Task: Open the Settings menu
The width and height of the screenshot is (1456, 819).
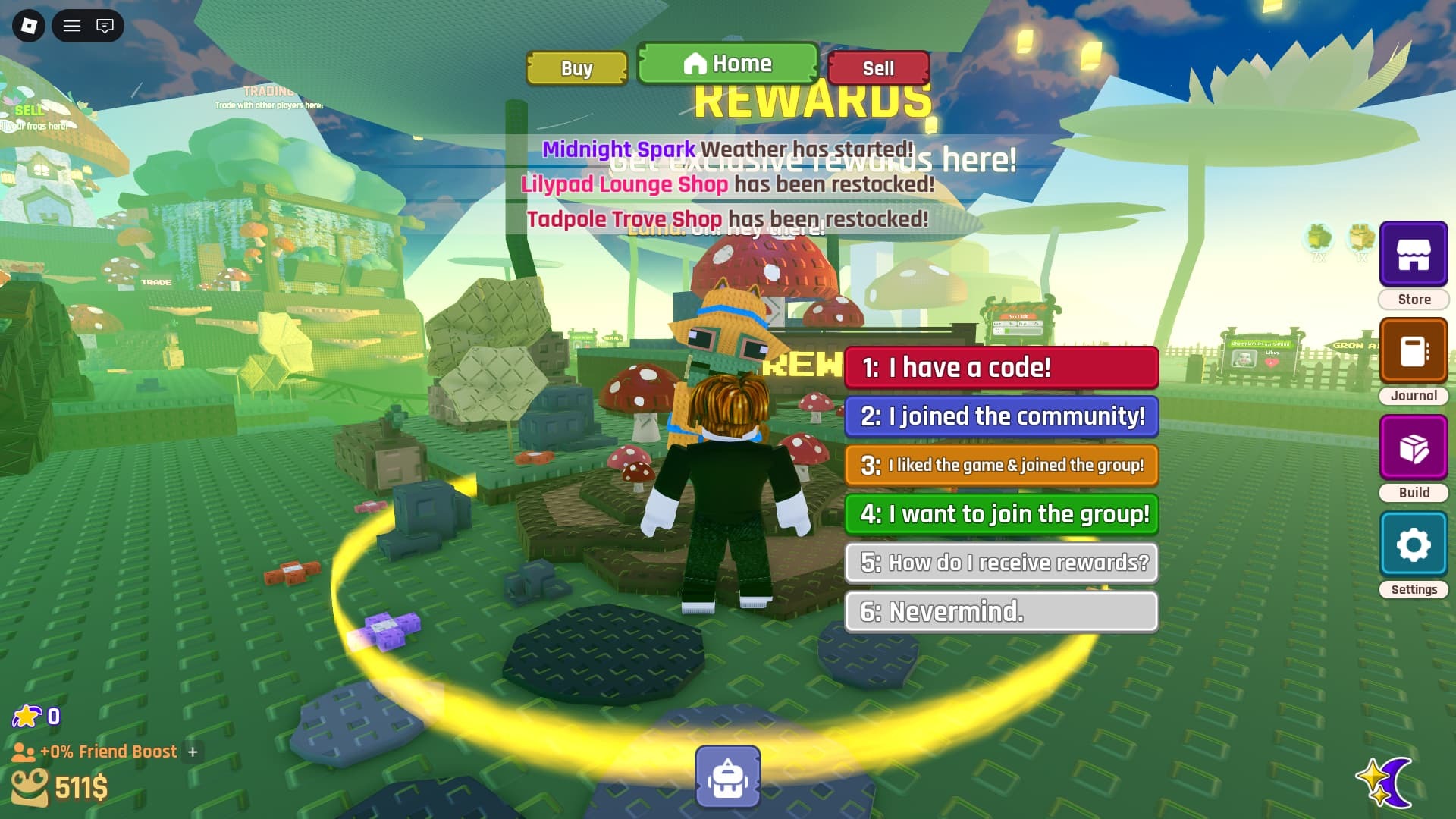Action: 1413,544
